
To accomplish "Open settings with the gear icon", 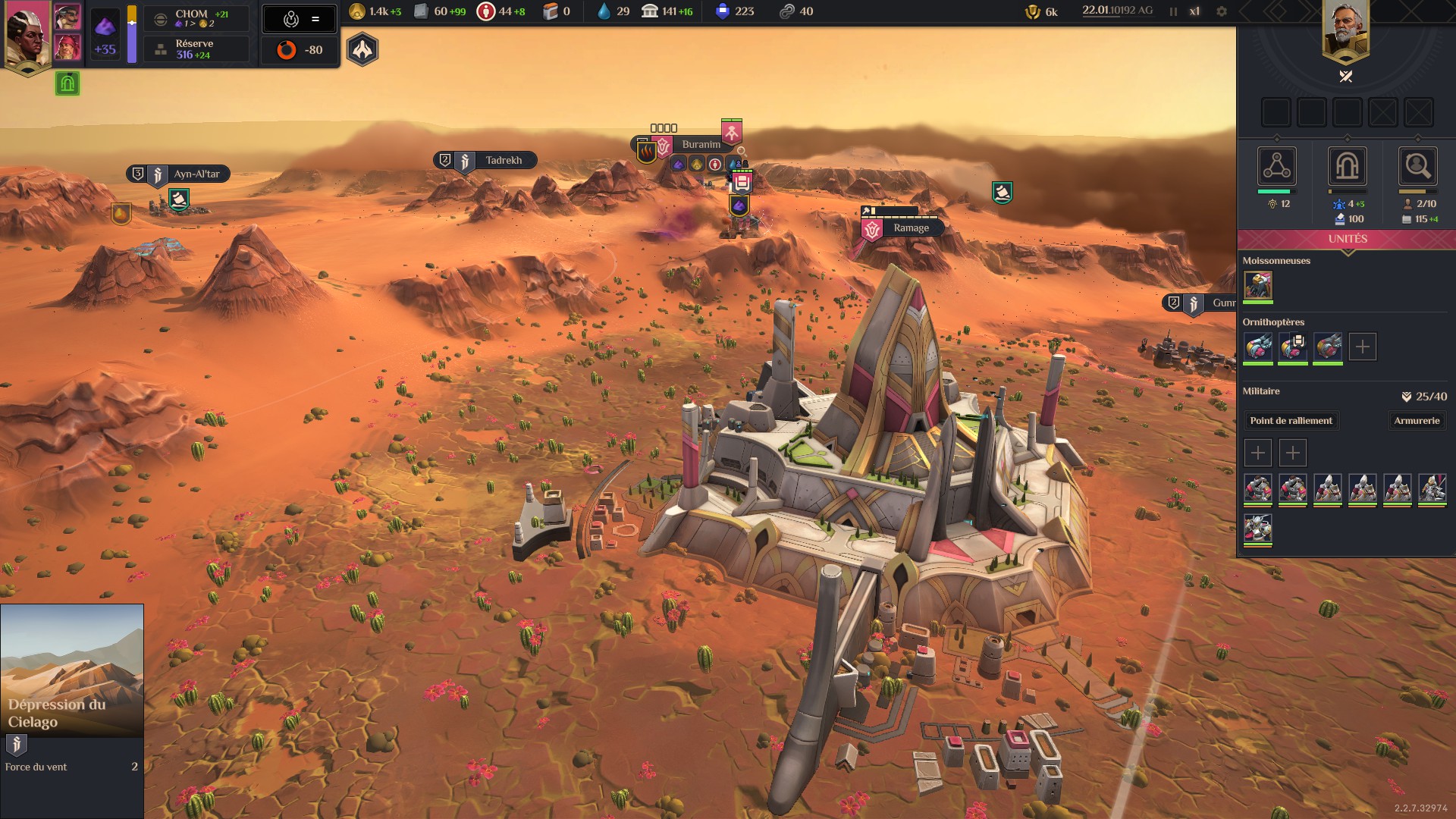I will coord(1221,11).
